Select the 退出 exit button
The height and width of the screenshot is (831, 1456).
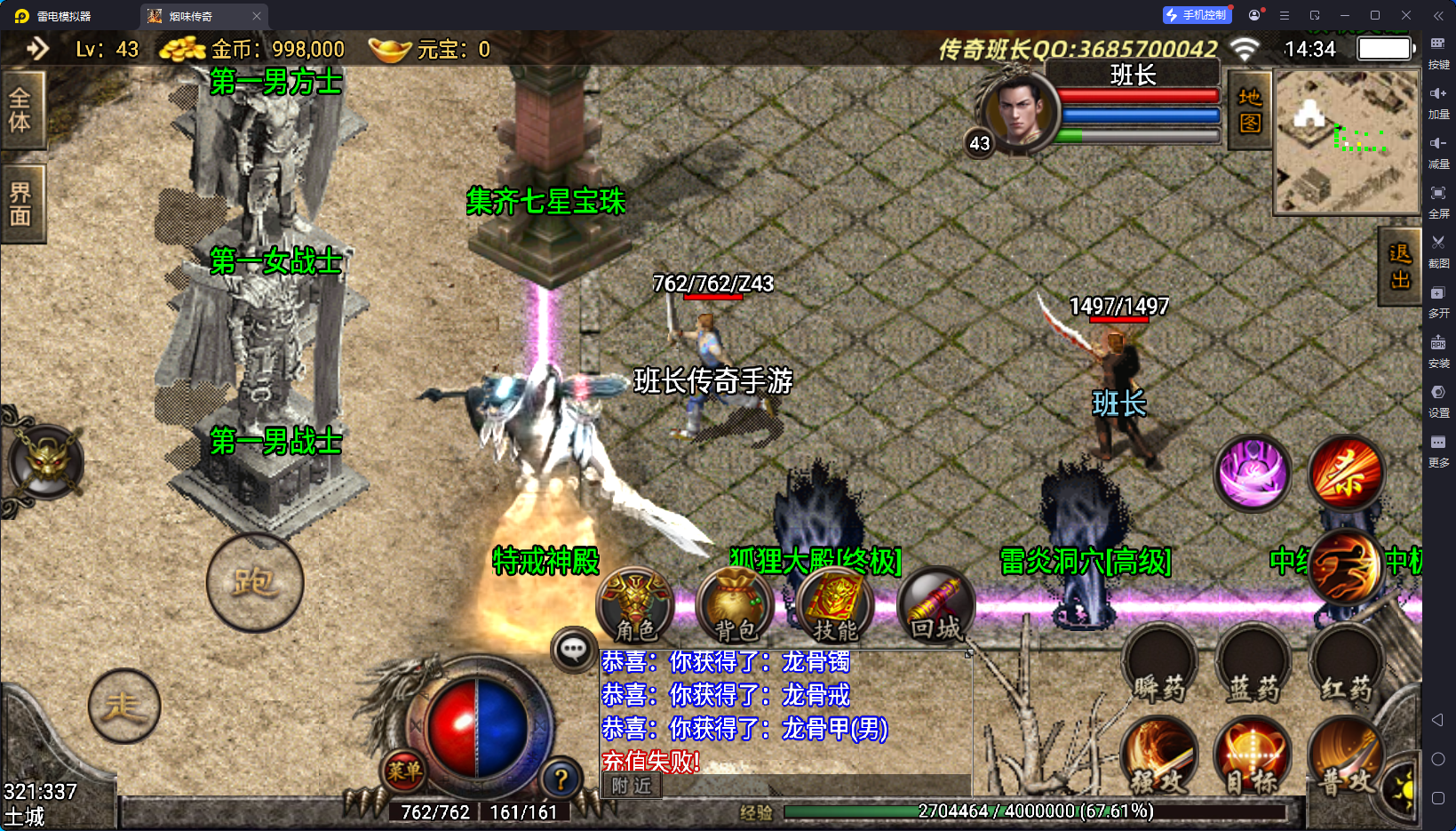pyautogui.click(x=1400, y=267)
